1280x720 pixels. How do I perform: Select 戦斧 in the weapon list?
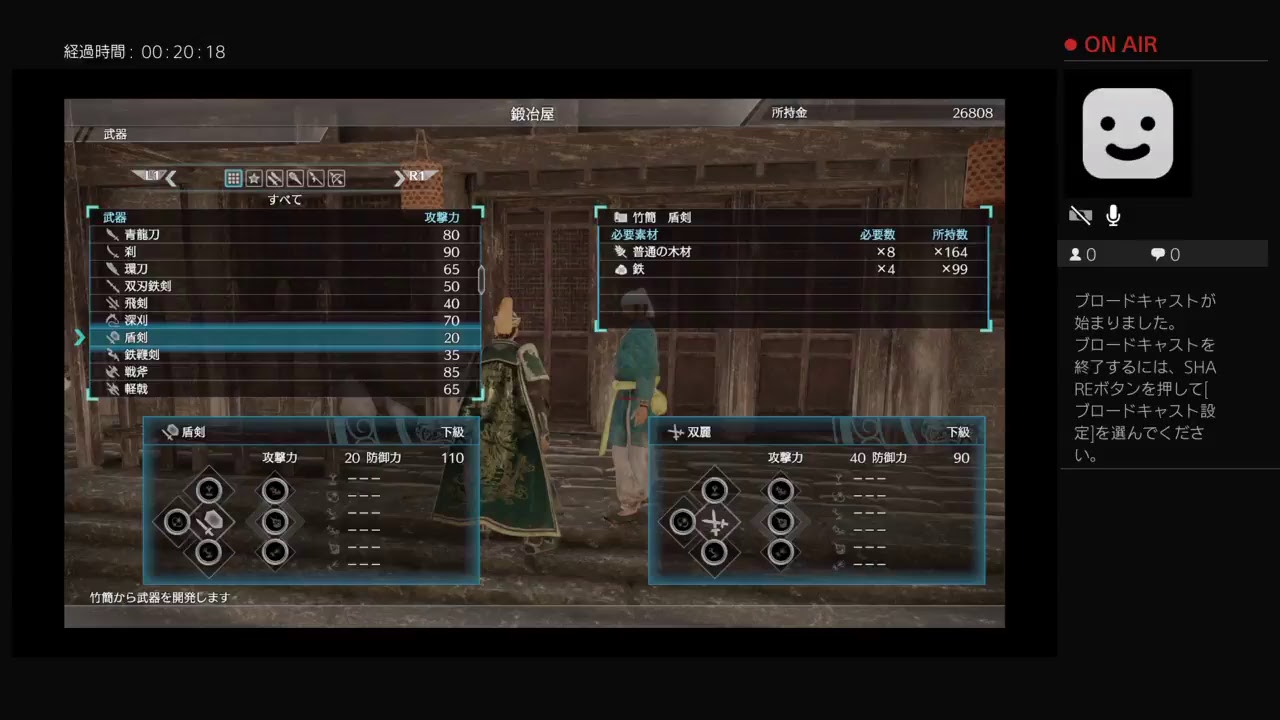[x=134, y=371]
